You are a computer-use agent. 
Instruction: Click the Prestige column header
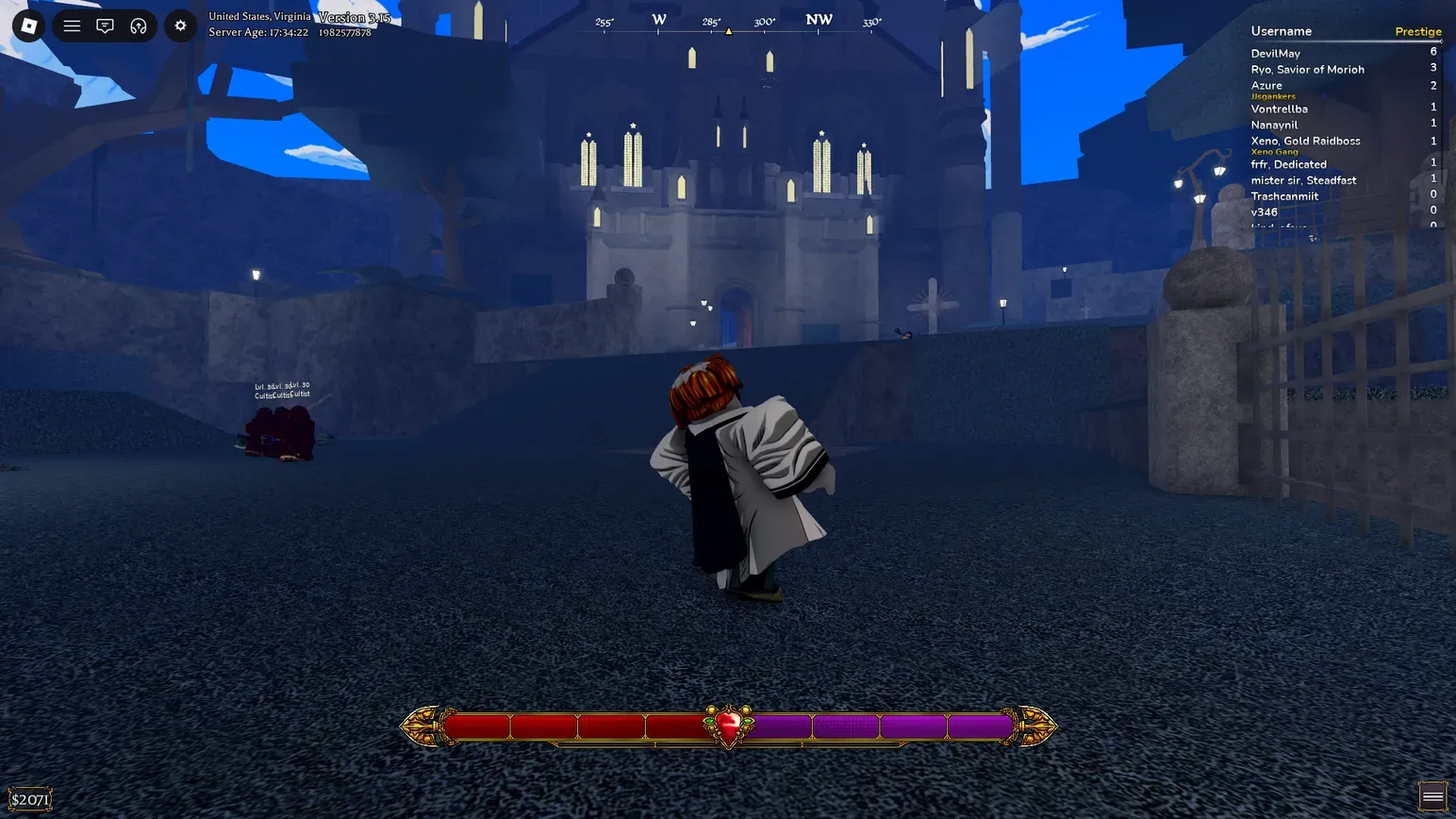pos(1417,32)
